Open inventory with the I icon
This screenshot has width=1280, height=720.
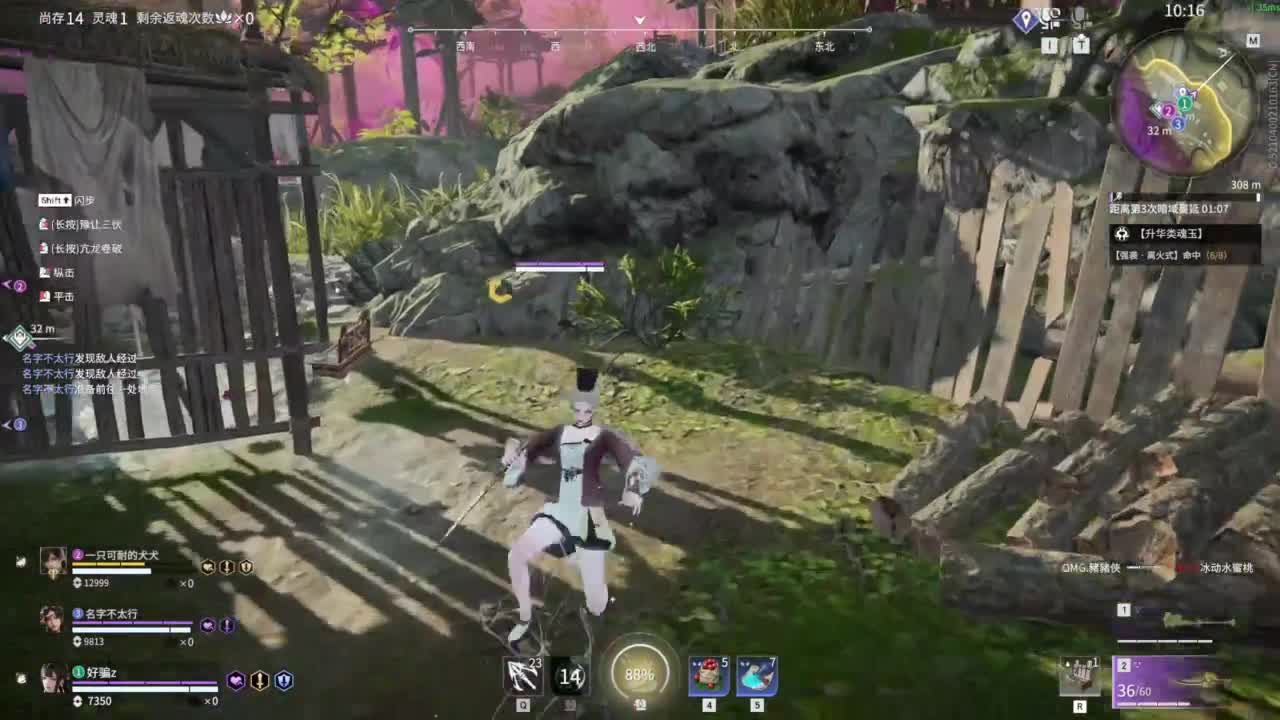pyautogui.click(x=1048, y=45)
